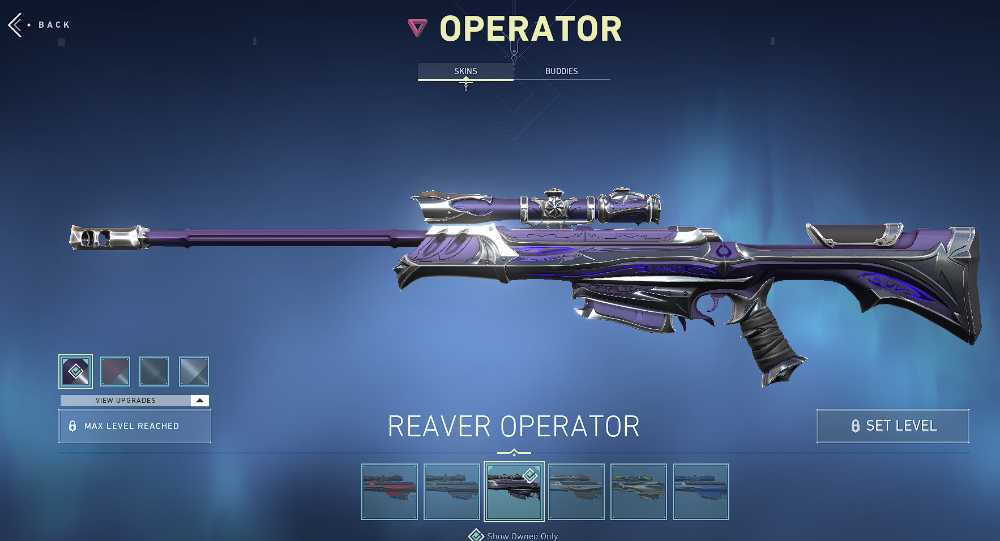Expand the View Upgrades dropdown
The height and width of the screenshot is (541, 1000).
pos(134,400)
